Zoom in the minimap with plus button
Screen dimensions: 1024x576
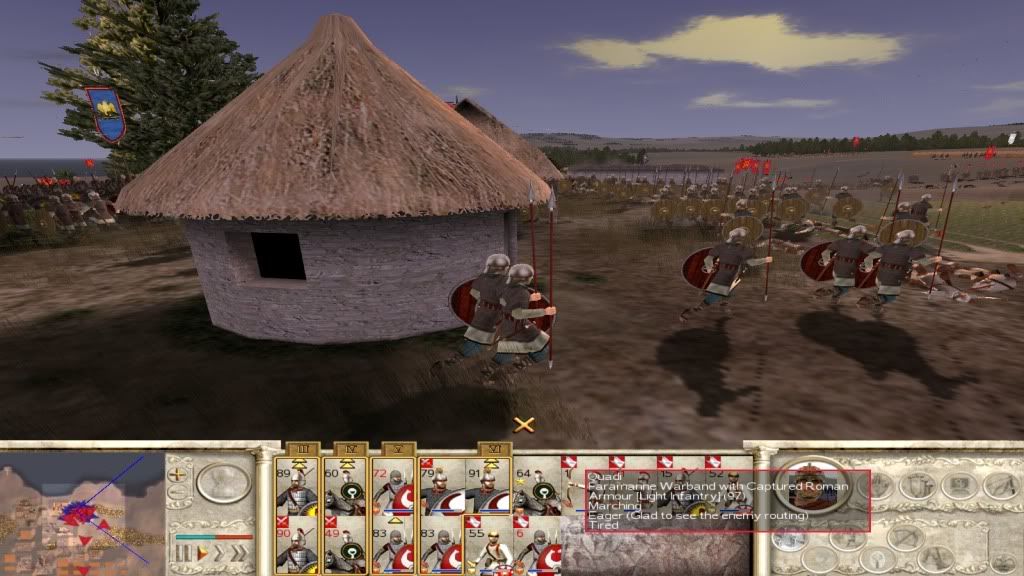pos(179,472)
